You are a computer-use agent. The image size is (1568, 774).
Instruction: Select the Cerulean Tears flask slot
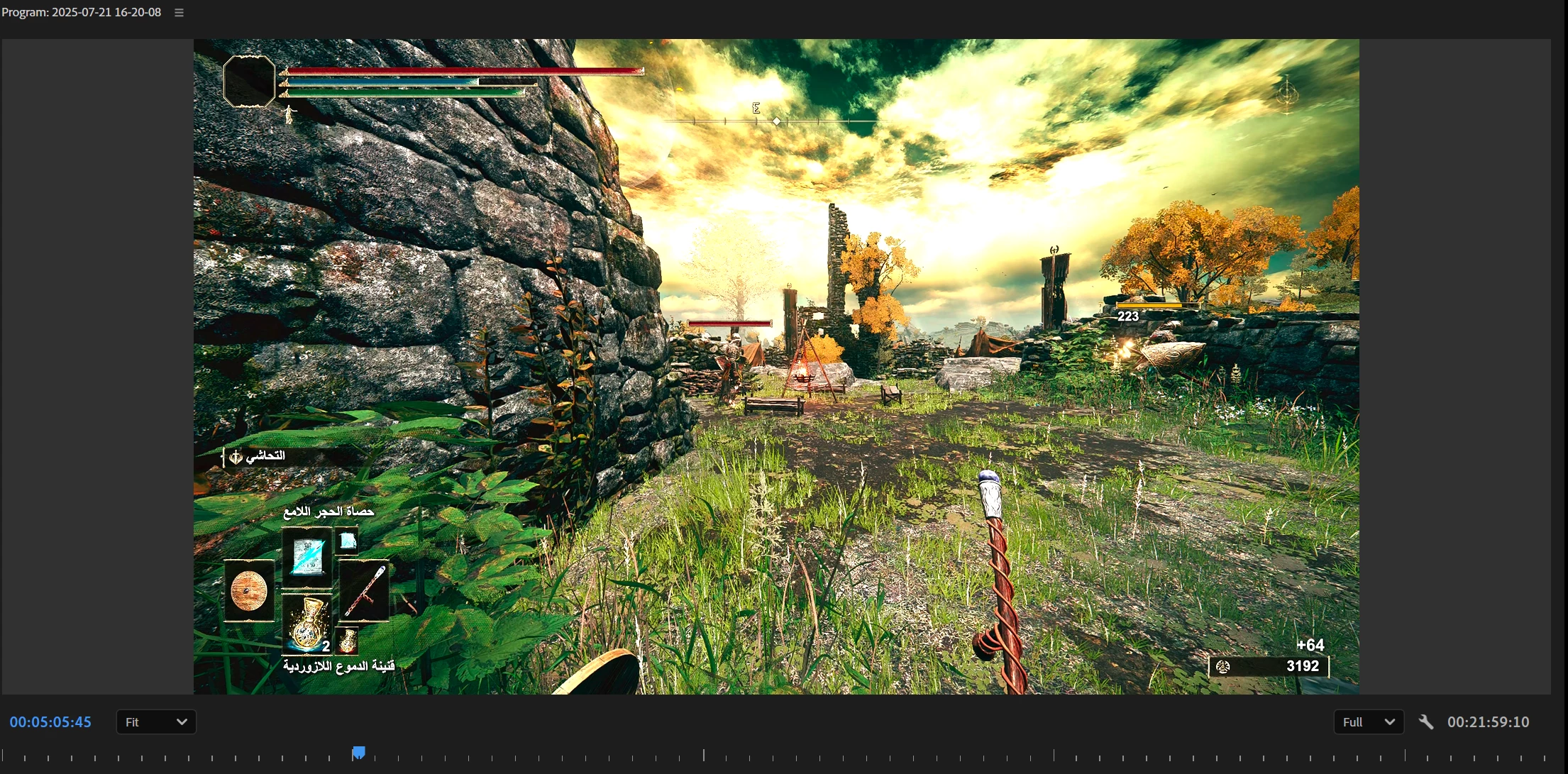tap(307, 624)
